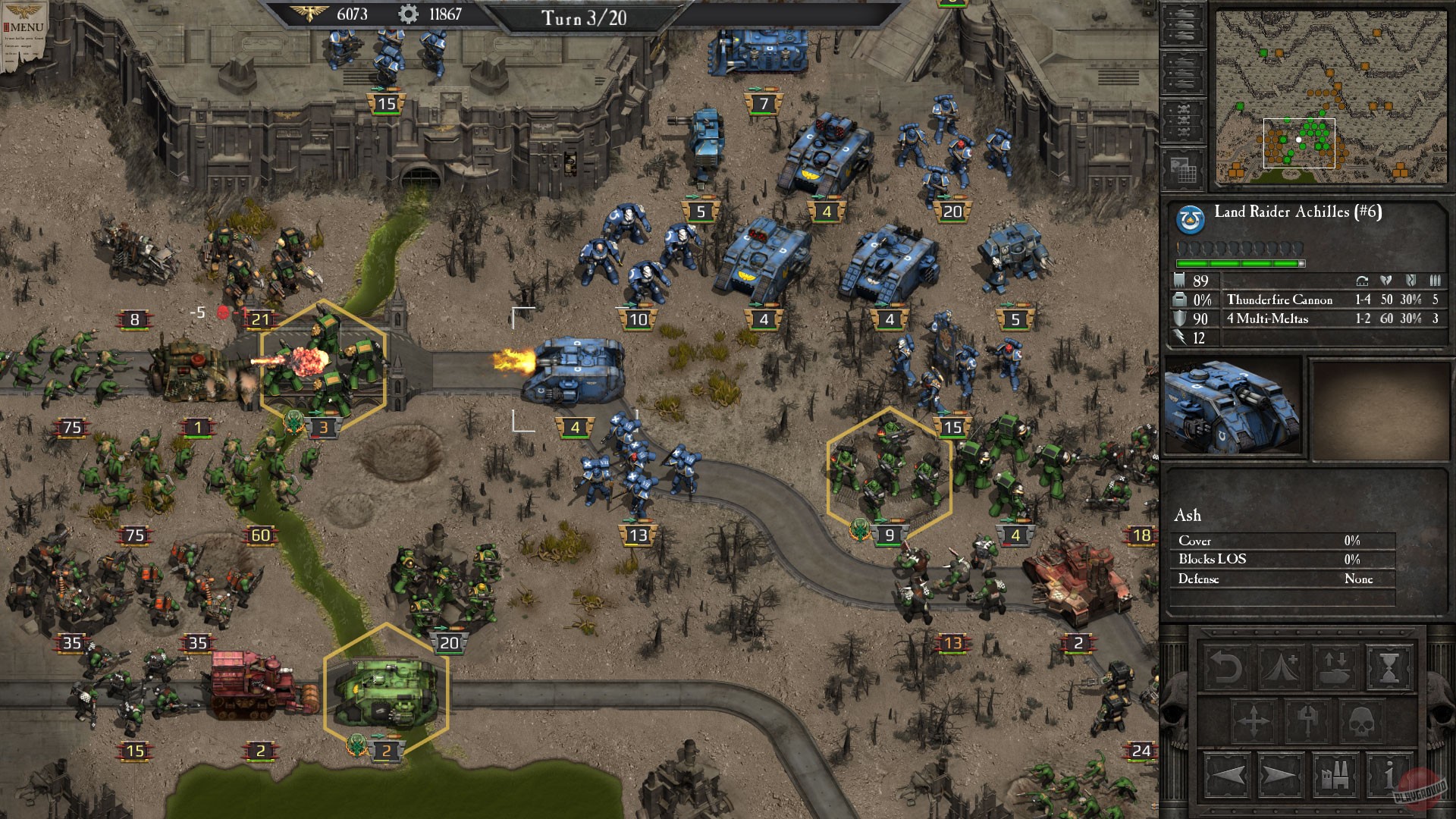Screen dimensions: 1456x819
Task: Click the skull destroy-unit icon
Action: [1362, 720]
